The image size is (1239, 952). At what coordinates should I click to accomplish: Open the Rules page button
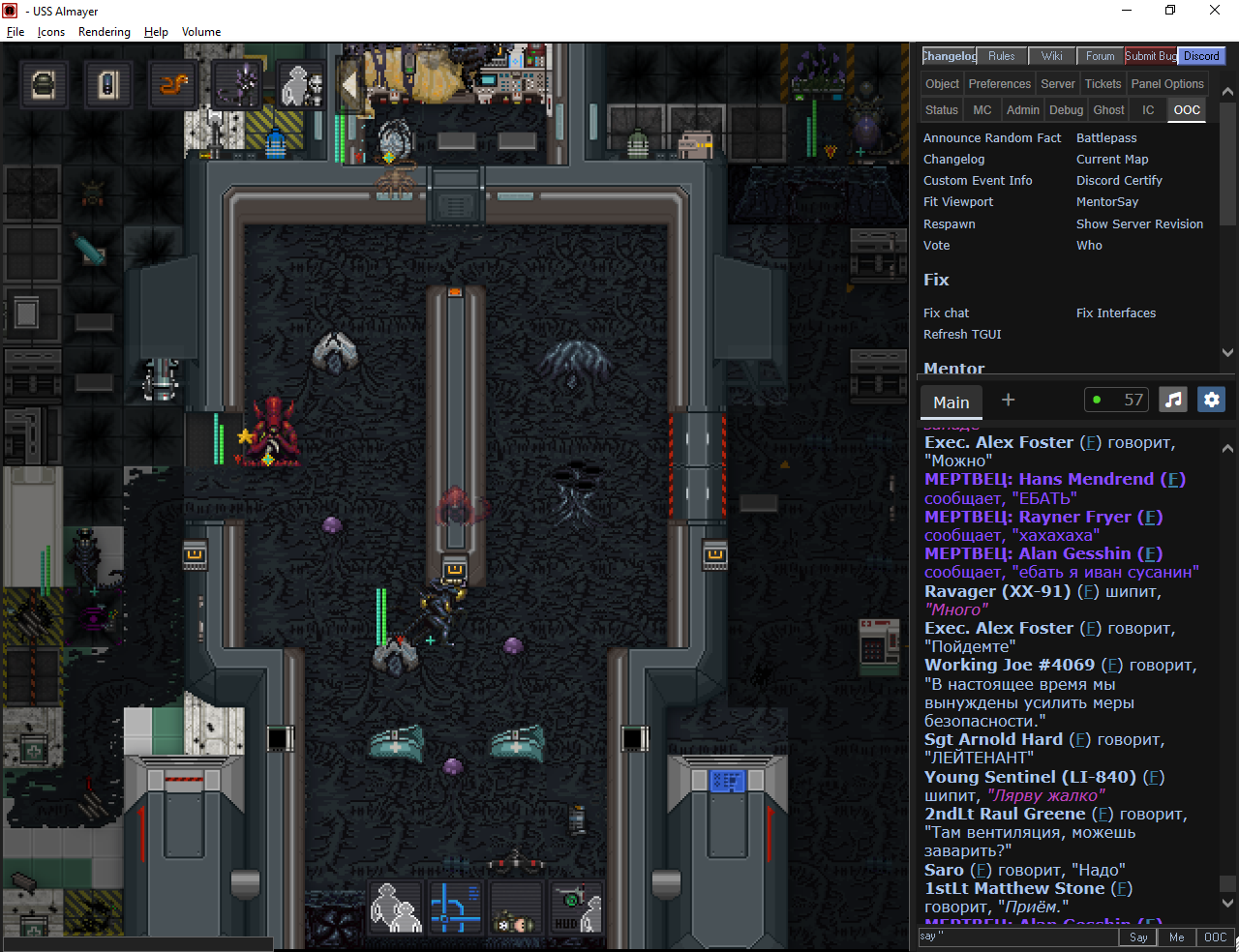pos(1001,56)
